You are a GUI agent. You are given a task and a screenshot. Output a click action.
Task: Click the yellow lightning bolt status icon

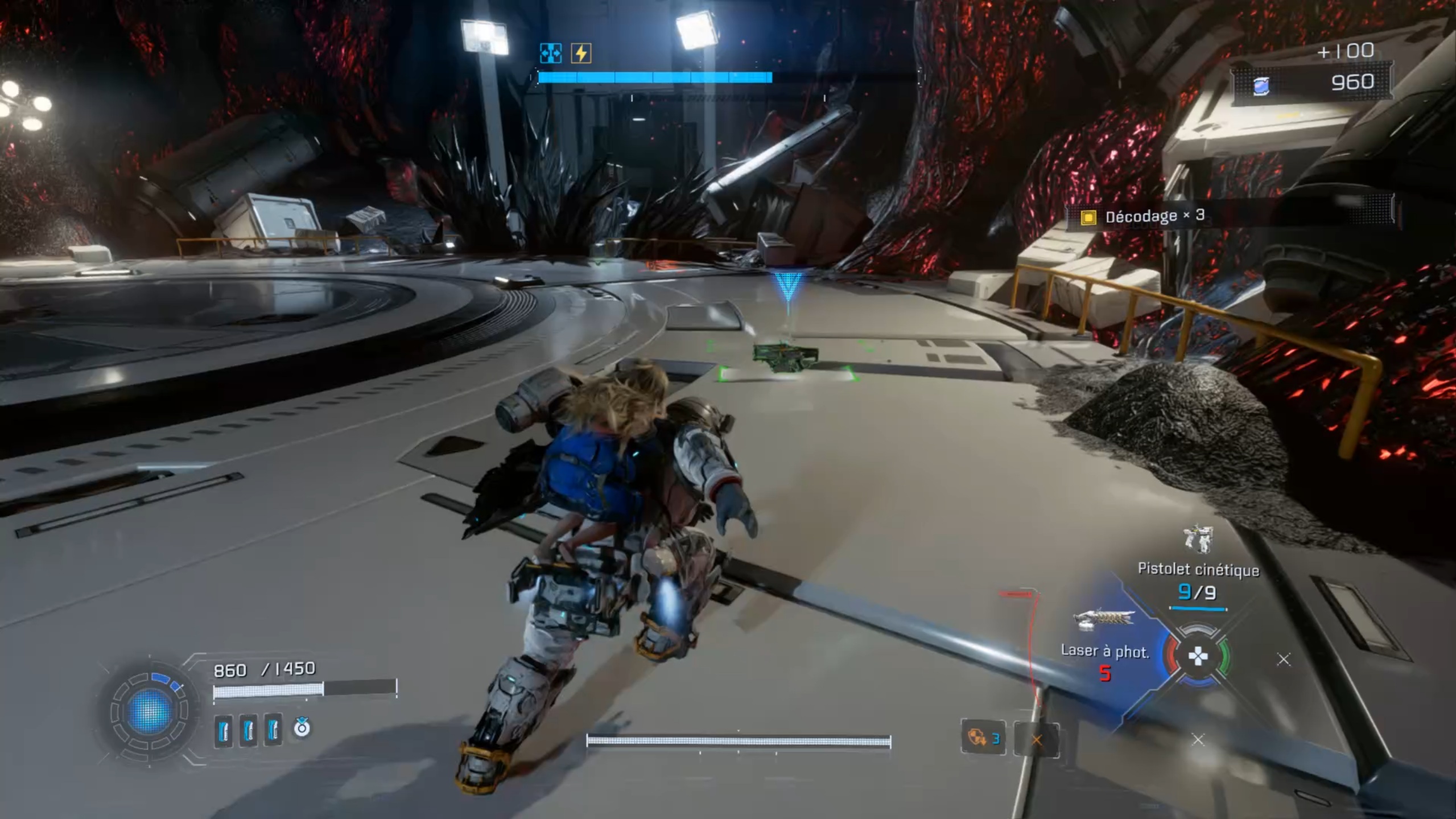[x=581, y=53]
